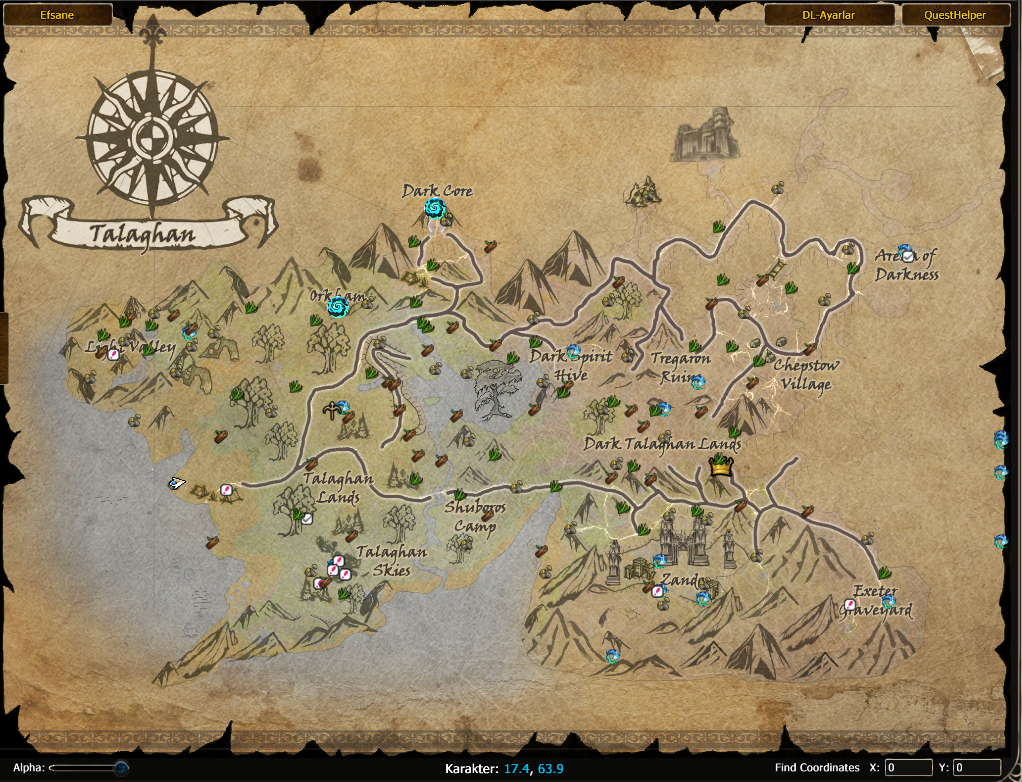Open the Efsane button
Viewport: 1022px width, 782px height.
[x=57, y=15]
